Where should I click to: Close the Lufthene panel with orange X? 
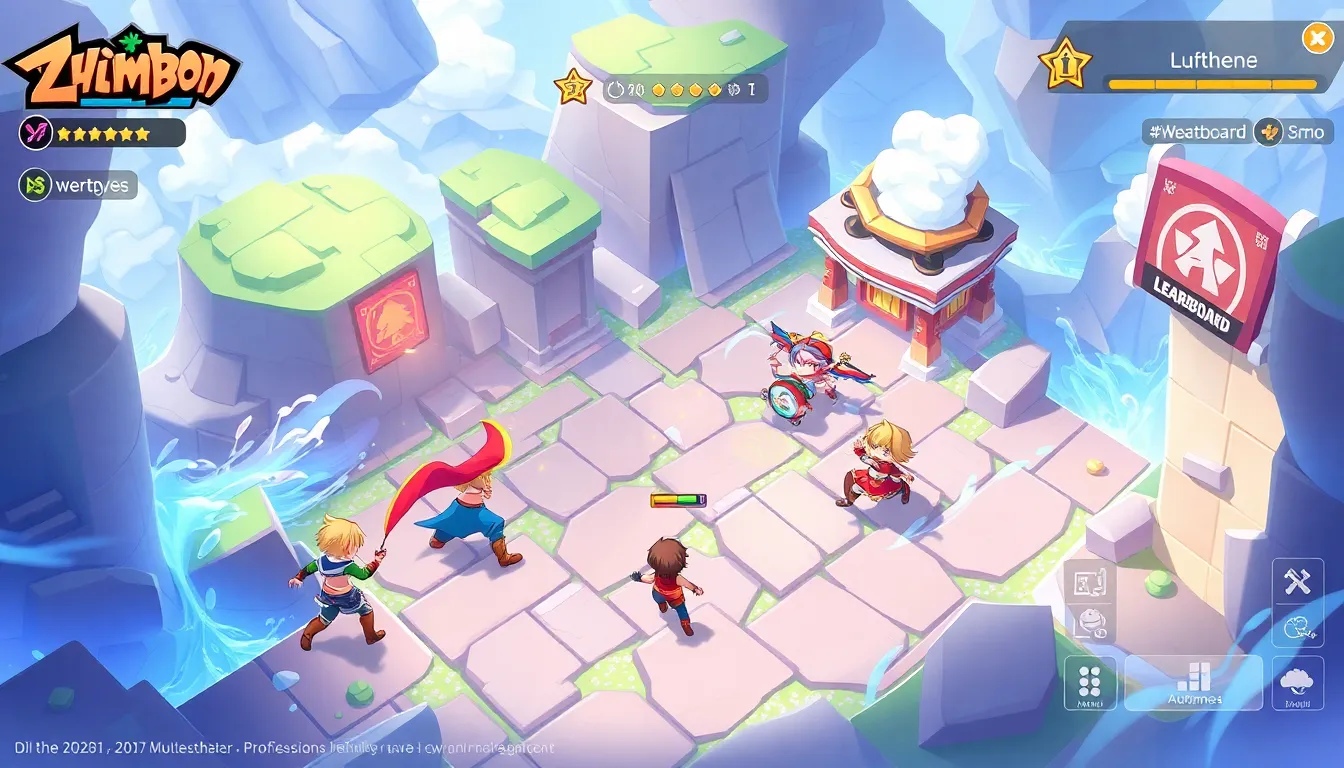[x=1315, y=38]
